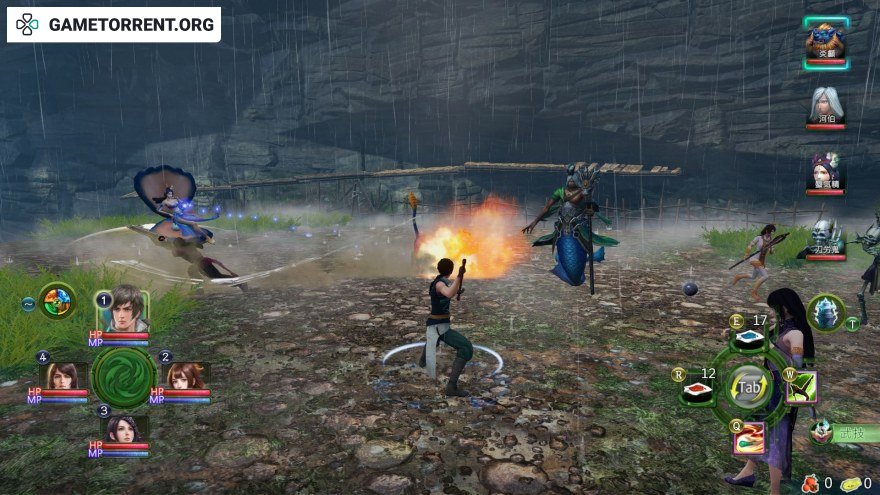Target the skull-faced 刀劳鬼 enemy portrait
Viewport: 880px width, 495px height.
pos(826,238)
